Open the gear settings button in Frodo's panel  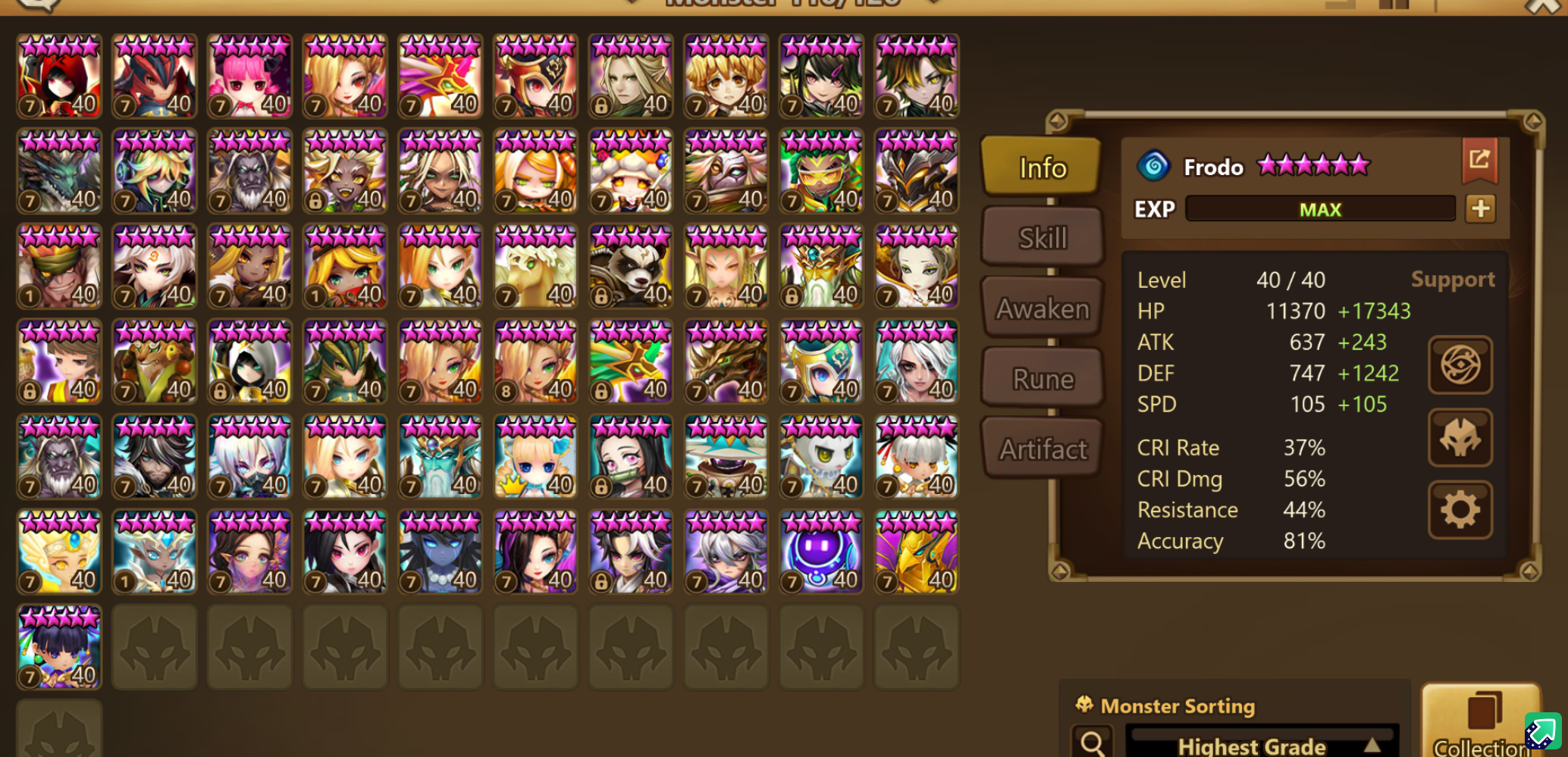pyautogui.click(x=1460, y=510)
